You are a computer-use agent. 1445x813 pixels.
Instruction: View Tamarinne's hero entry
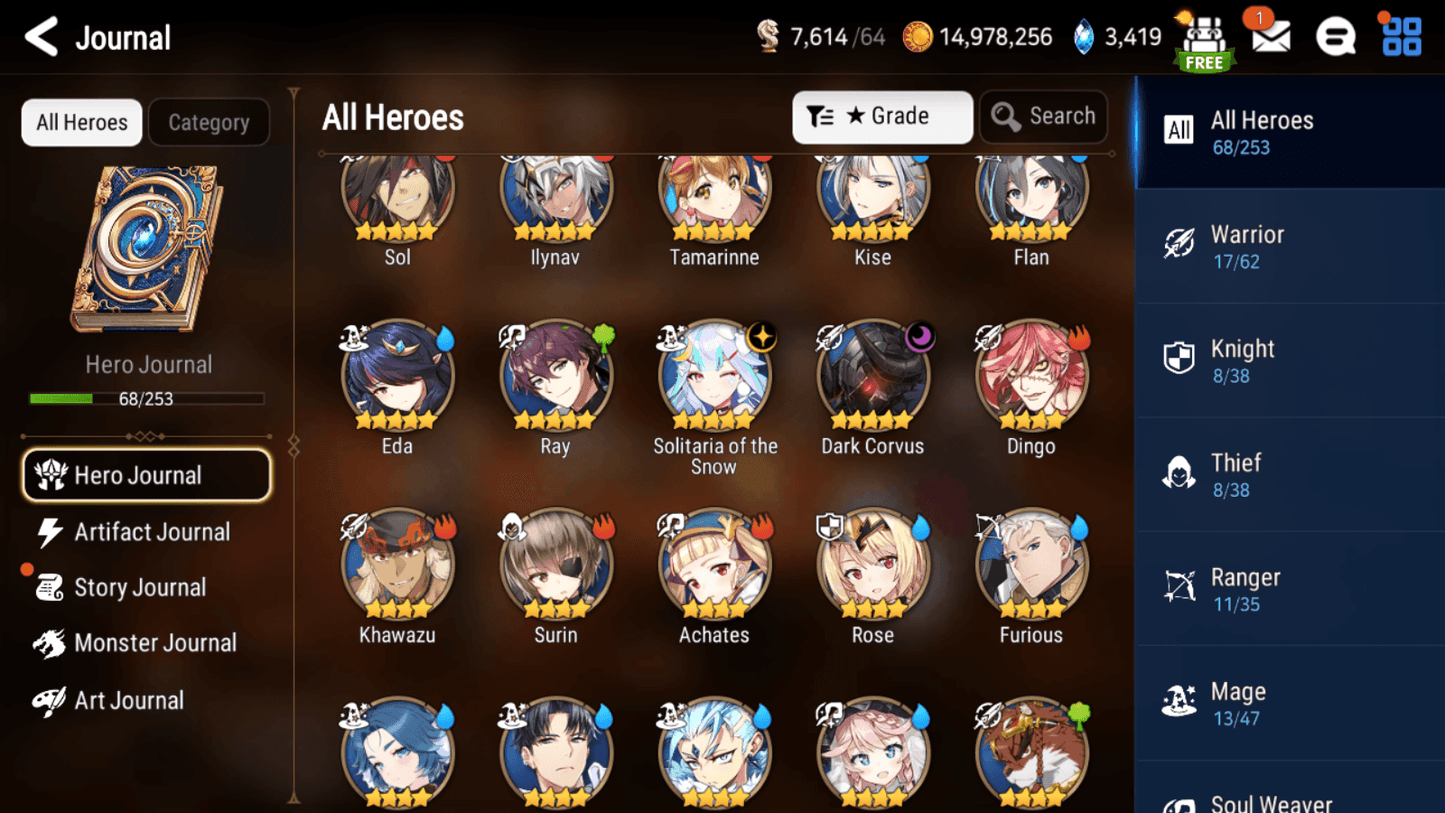pos(714,195)
